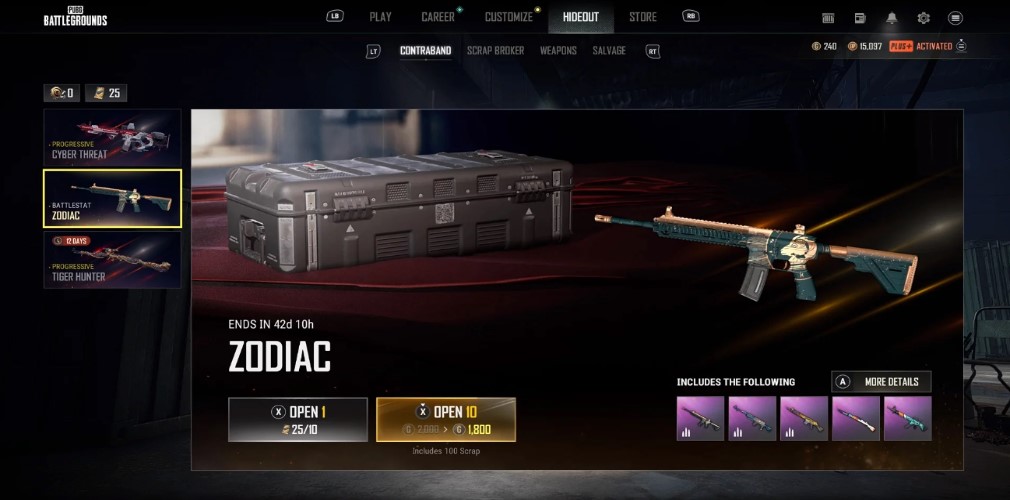Select the Hideout tab

coord(581,17)
